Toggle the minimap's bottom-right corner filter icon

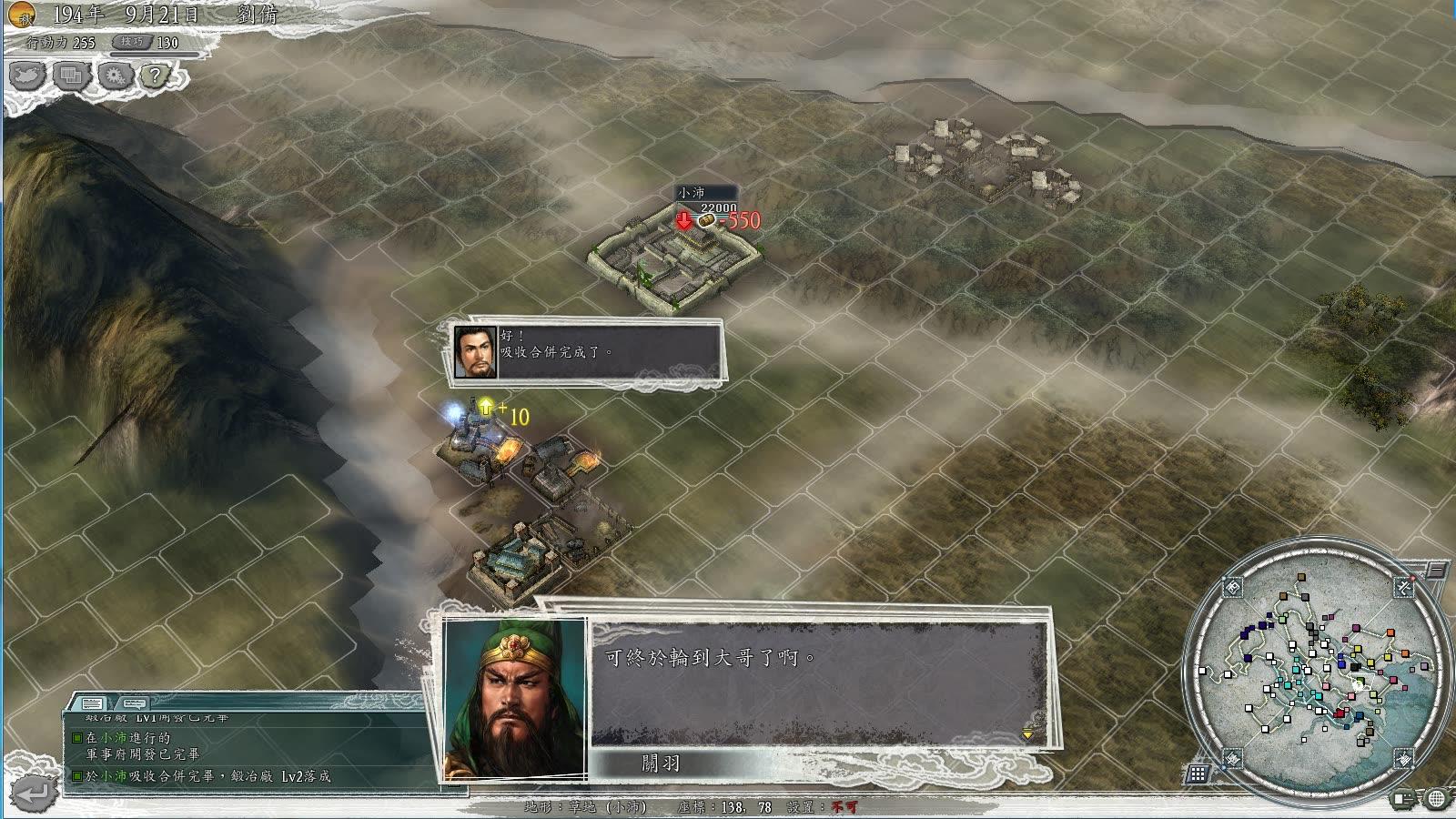pos(1404,757)
